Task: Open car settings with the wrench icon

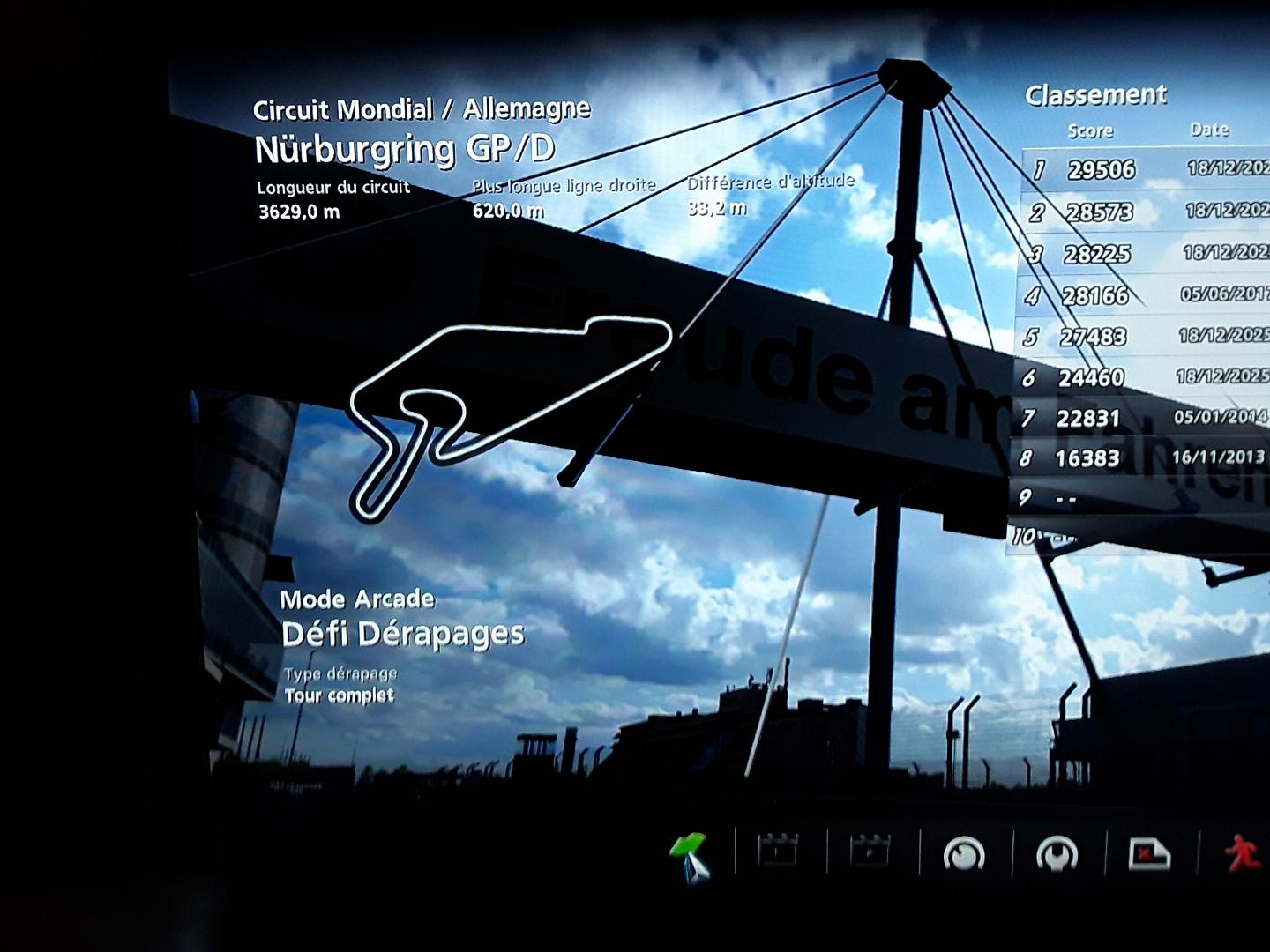Action: tap(1057, 853)
